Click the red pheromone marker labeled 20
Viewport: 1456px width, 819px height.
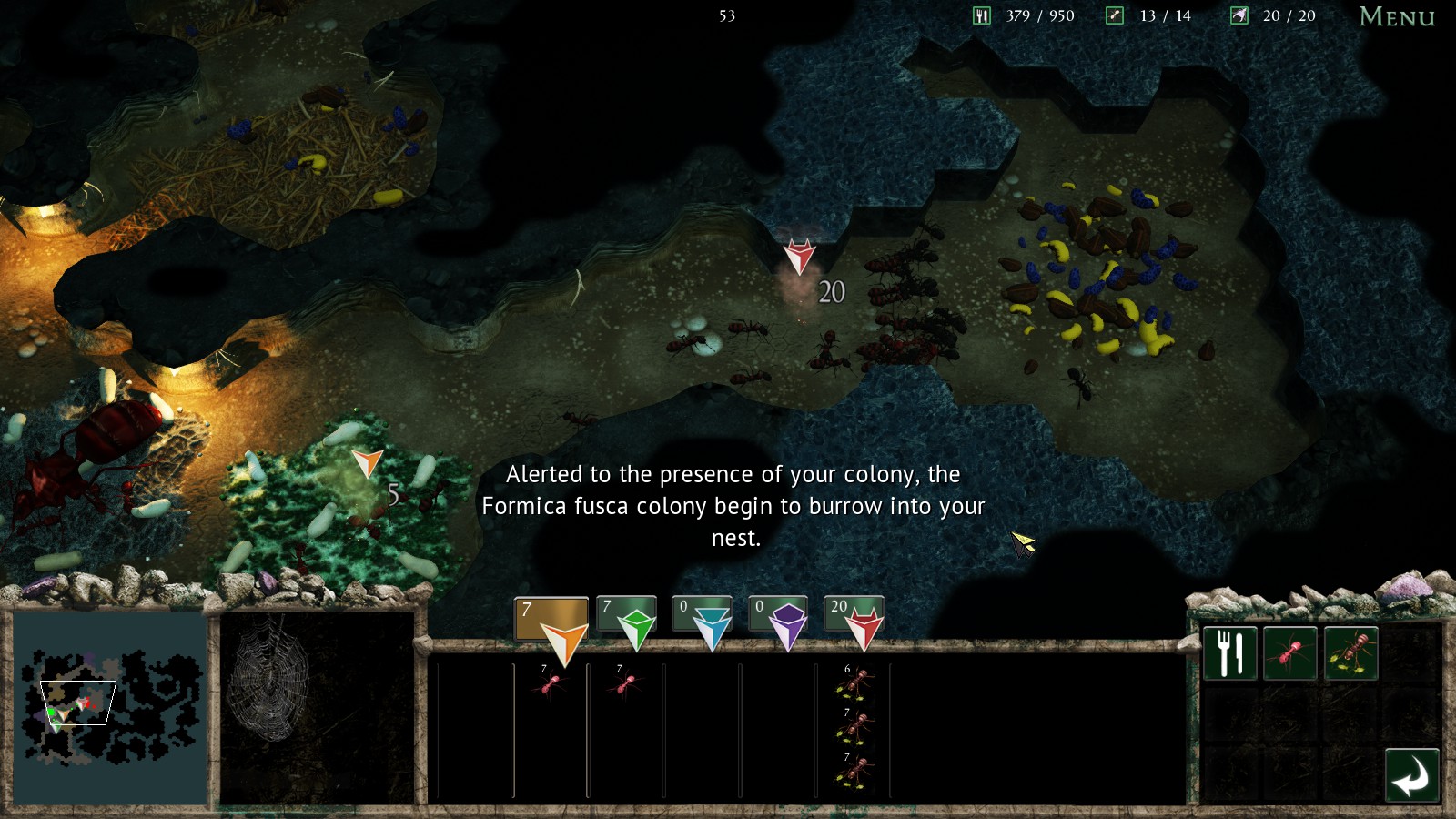[799, 257]
